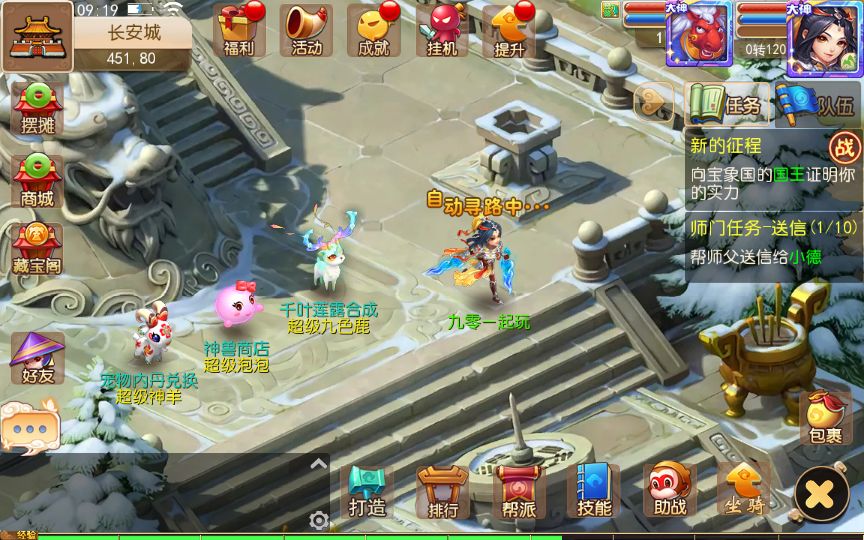Open the 商城 shop
The width and height of the screenshot is (864, 540).
coord(37,181)
